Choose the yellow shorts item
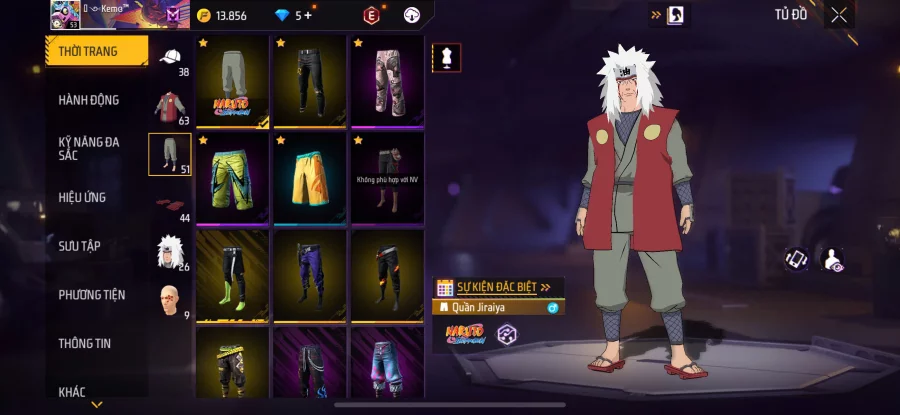This screenshot has height=415, width=900. pyautogui.click(x=310, y=179)
